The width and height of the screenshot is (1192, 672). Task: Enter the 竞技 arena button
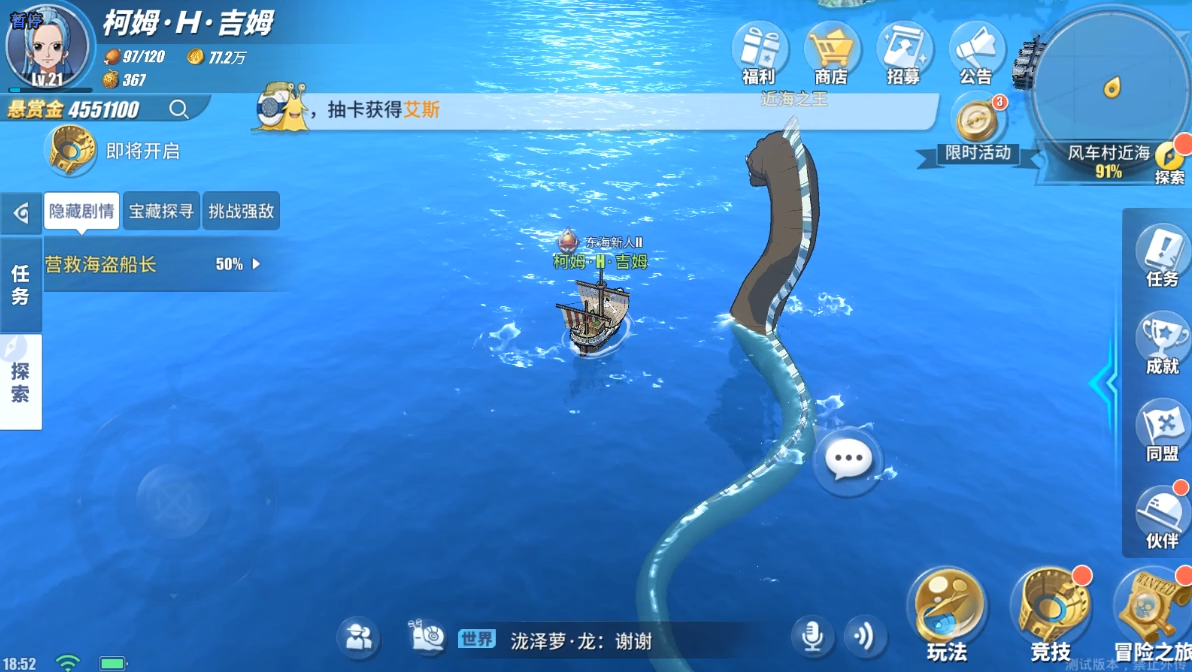(x=1050, y=610)
